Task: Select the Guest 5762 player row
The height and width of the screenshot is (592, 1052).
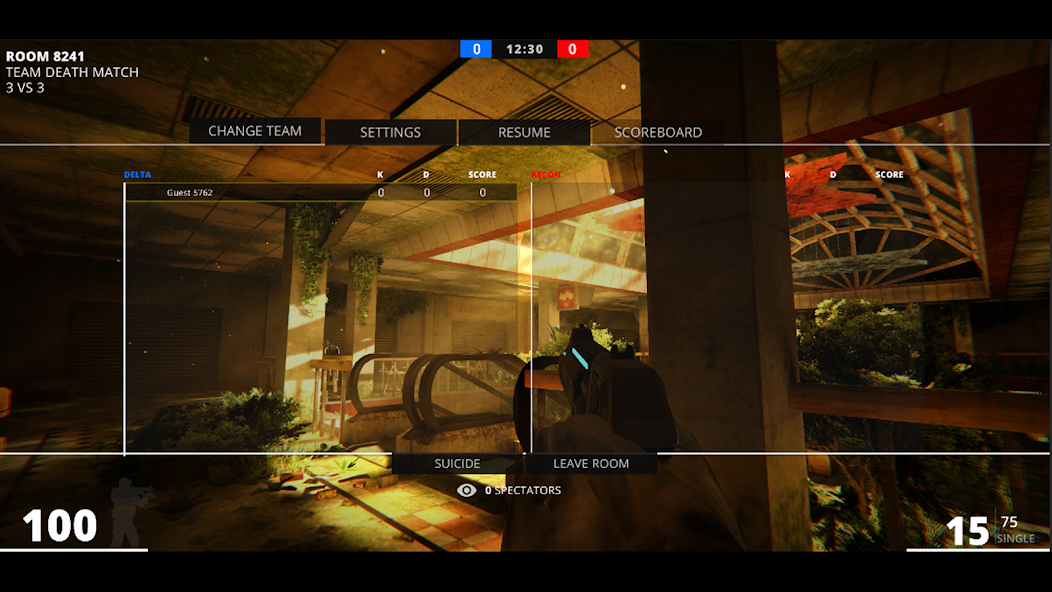Action: click(320, 193)
